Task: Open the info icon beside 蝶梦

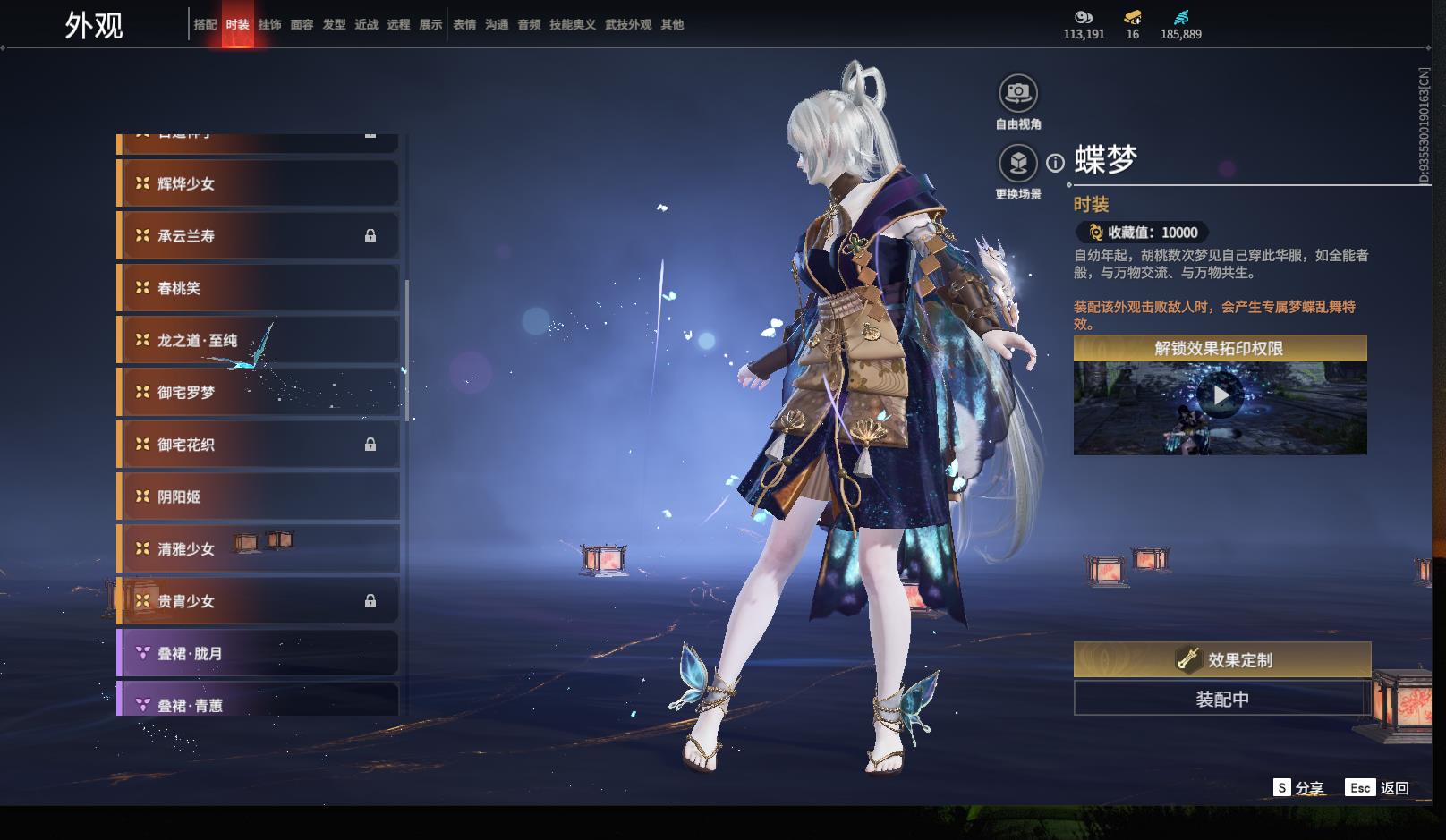Action: [1056, 163]
